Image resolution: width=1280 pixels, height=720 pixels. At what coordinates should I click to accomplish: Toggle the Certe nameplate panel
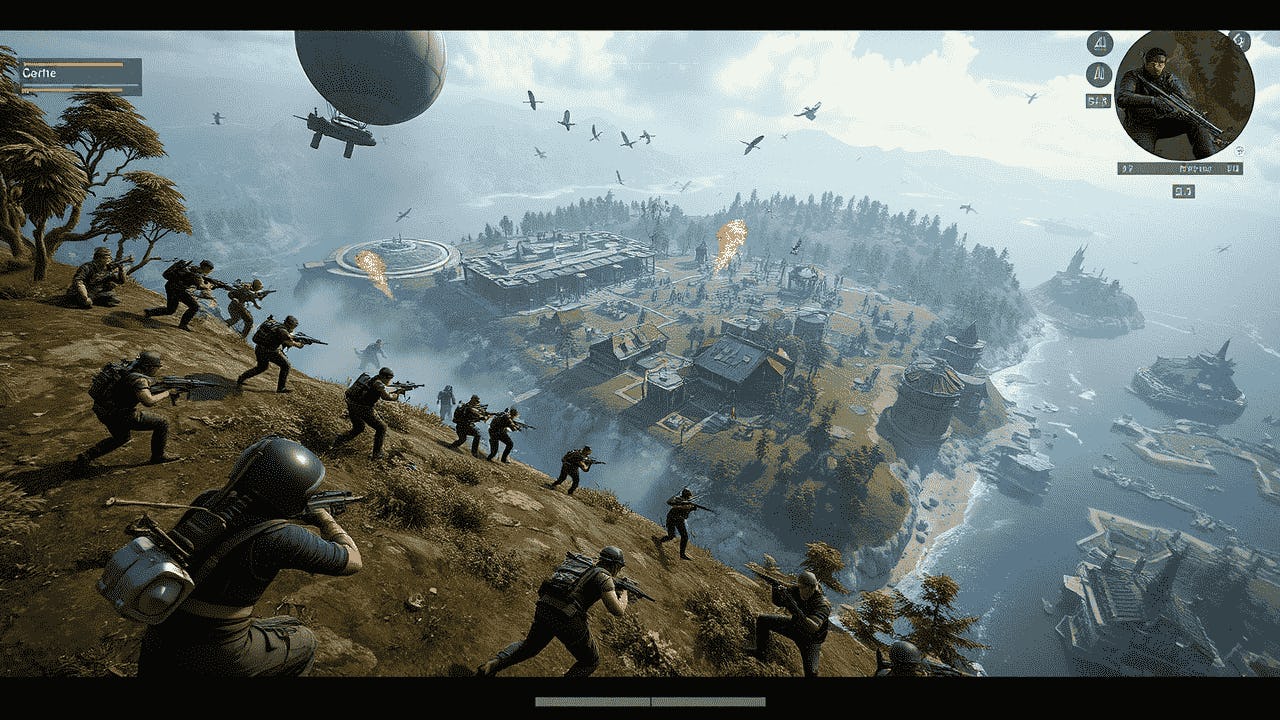click(80, 77)
